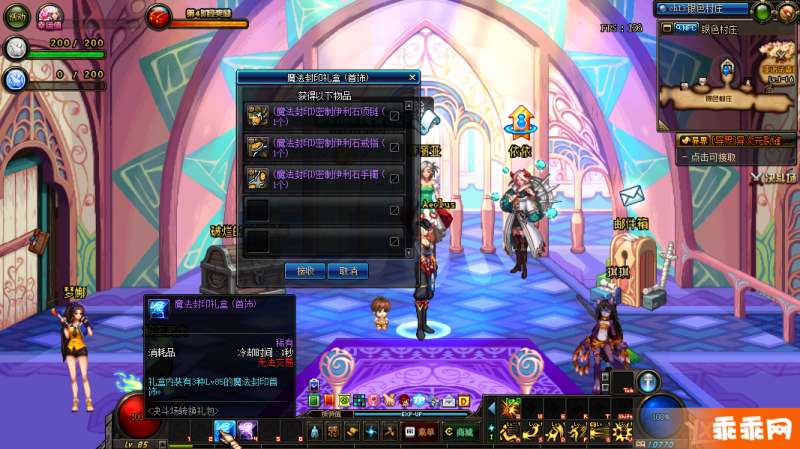The image size is (800, 449).
Task: Click the 接收 (receive) button
Action: [305, 271]
